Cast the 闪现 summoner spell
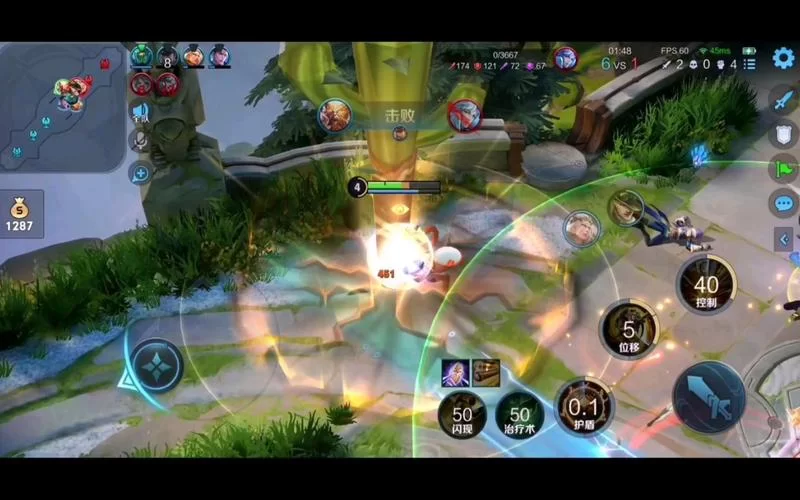Screen dimensions: 800x500 [x=462, y=414]
